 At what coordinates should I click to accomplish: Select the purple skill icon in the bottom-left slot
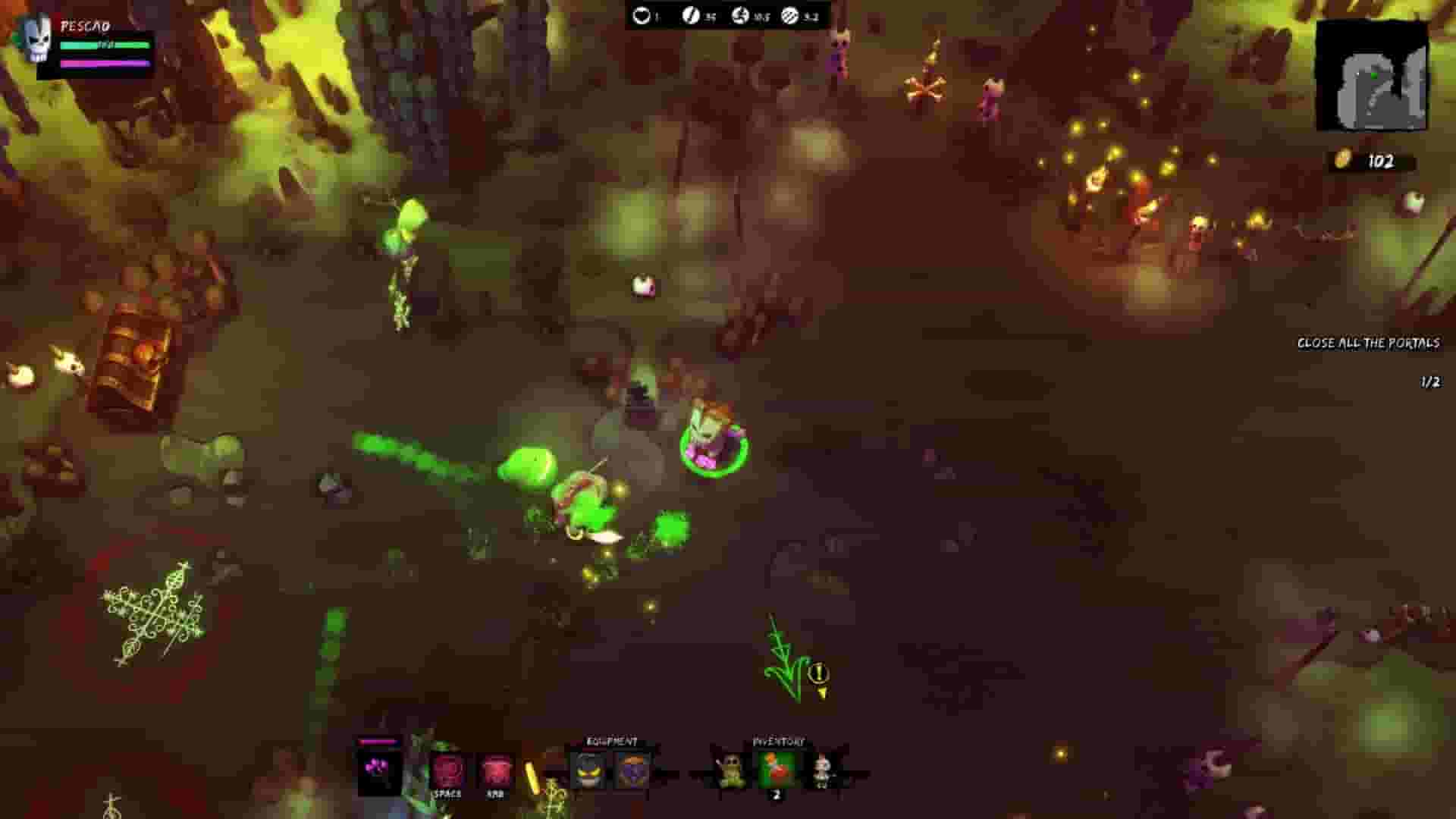[x=379, y=768]
